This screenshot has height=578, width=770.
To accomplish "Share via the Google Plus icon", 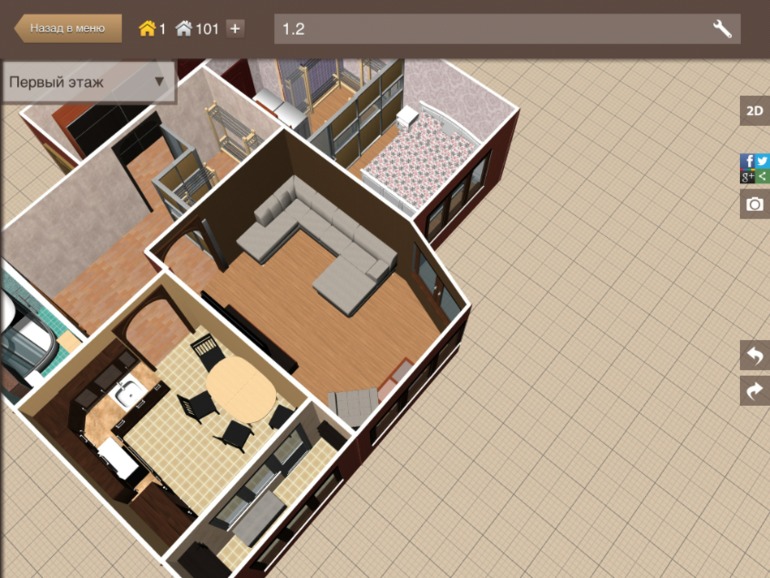I will (x=747, y=176).
